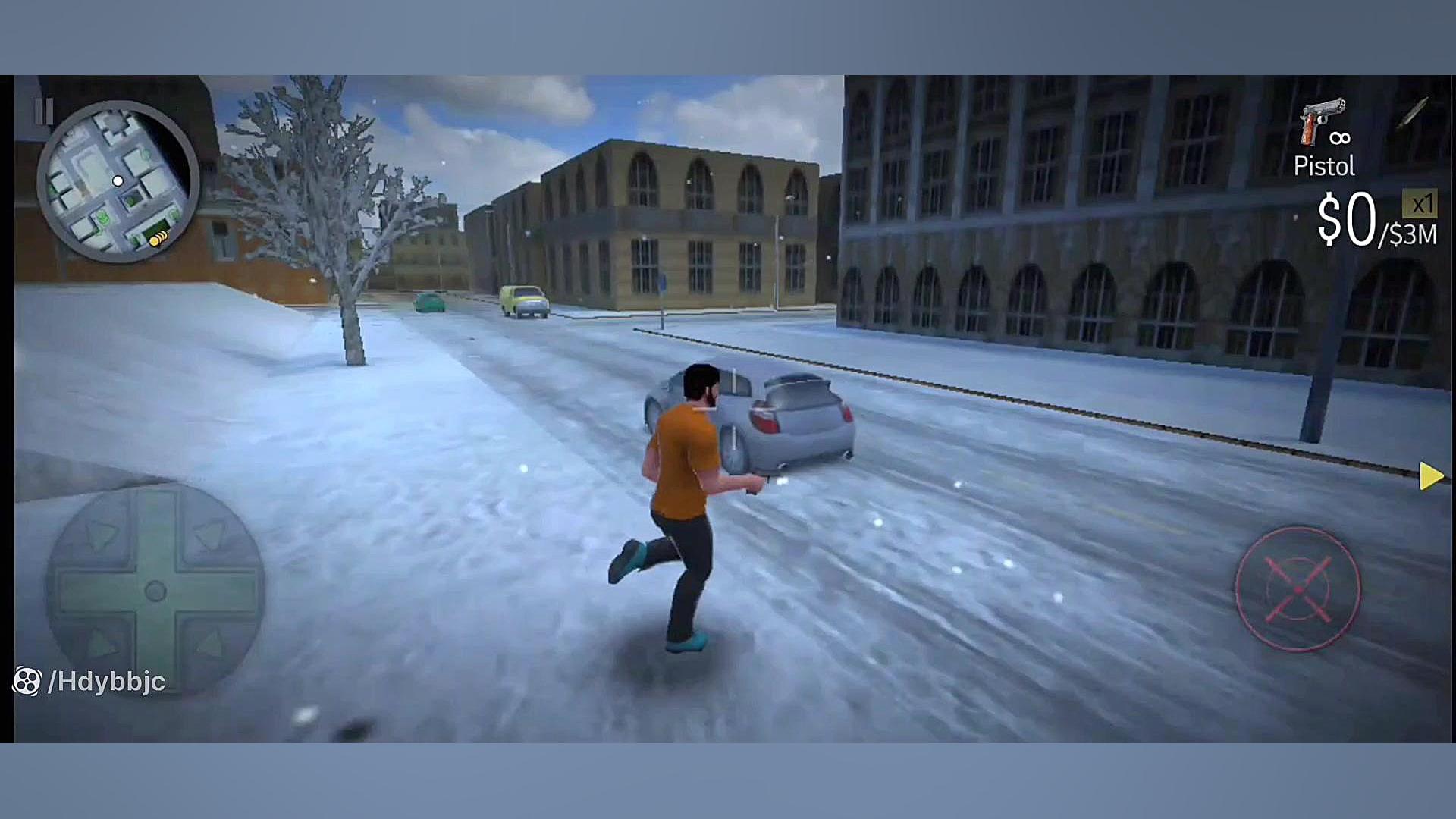Tap the red crosshair fire button
Image resolution: width=1456 pixels, height=819 pixels.
click(1298, 589)
